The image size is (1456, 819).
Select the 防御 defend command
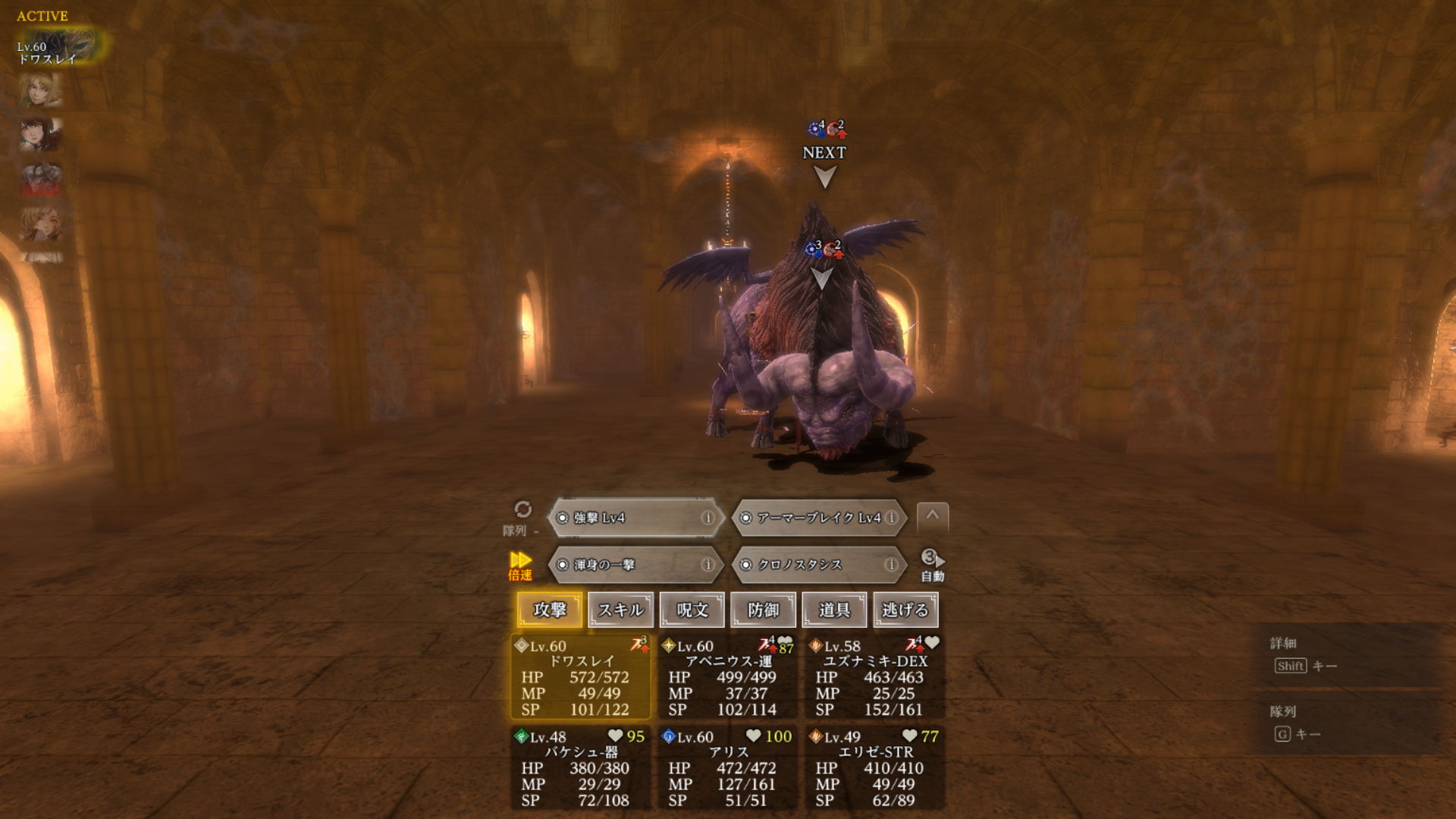click(763, 610)
